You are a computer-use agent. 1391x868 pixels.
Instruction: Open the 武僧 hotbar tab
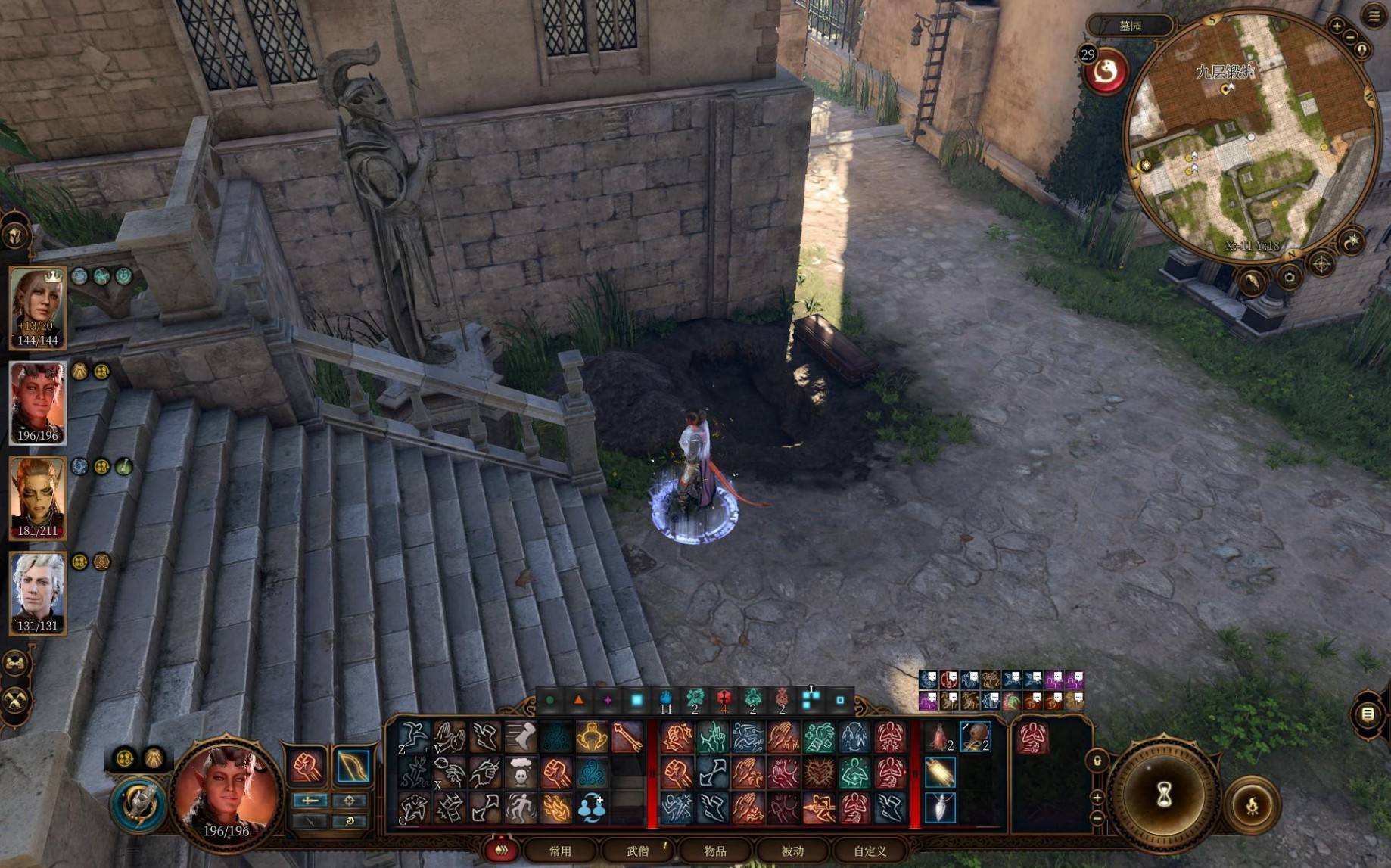tap(638, 851)
